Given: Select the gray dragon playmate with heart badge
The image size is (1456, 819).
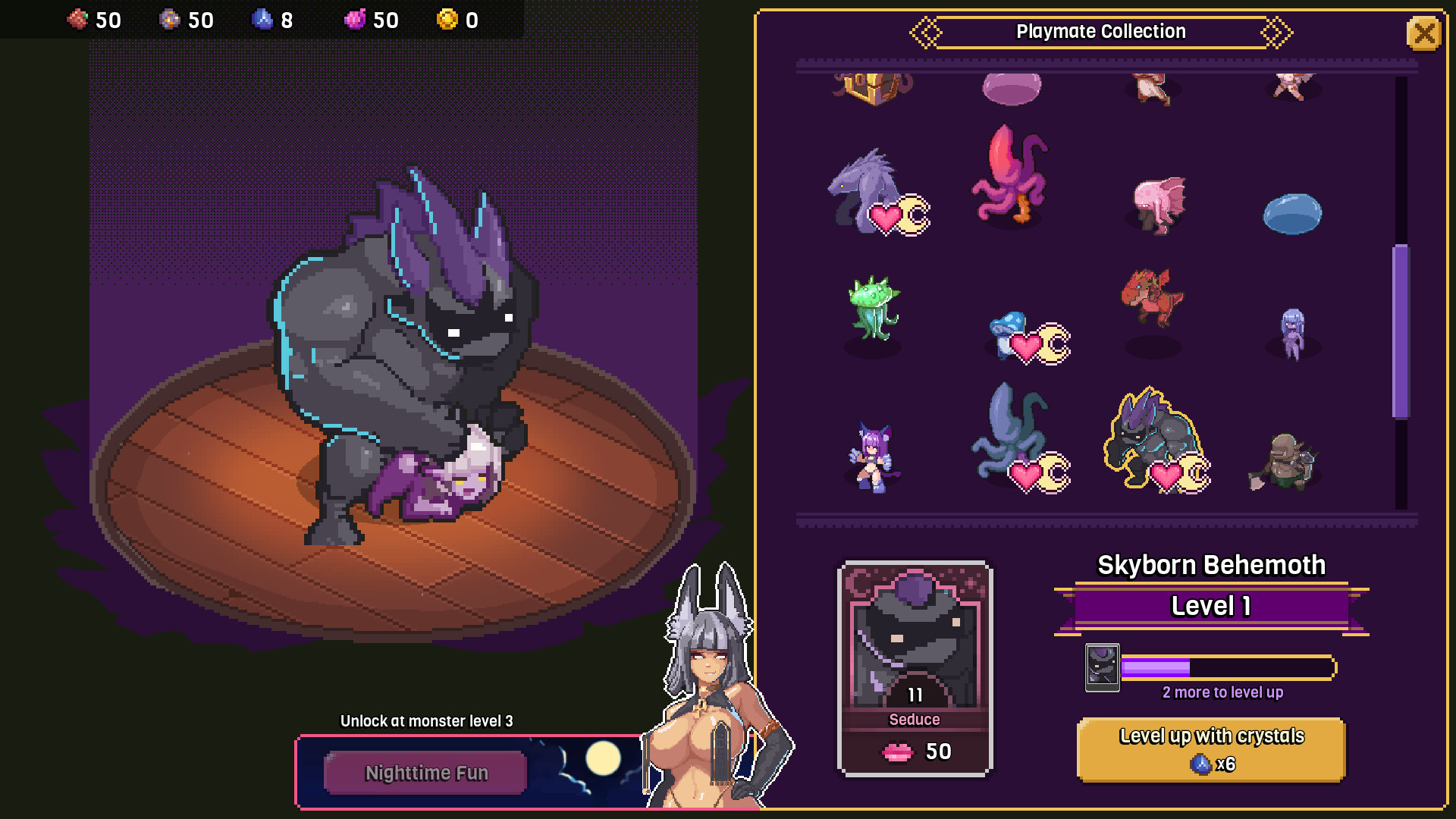Looking at the screenshot, I should tap(864, 190).
